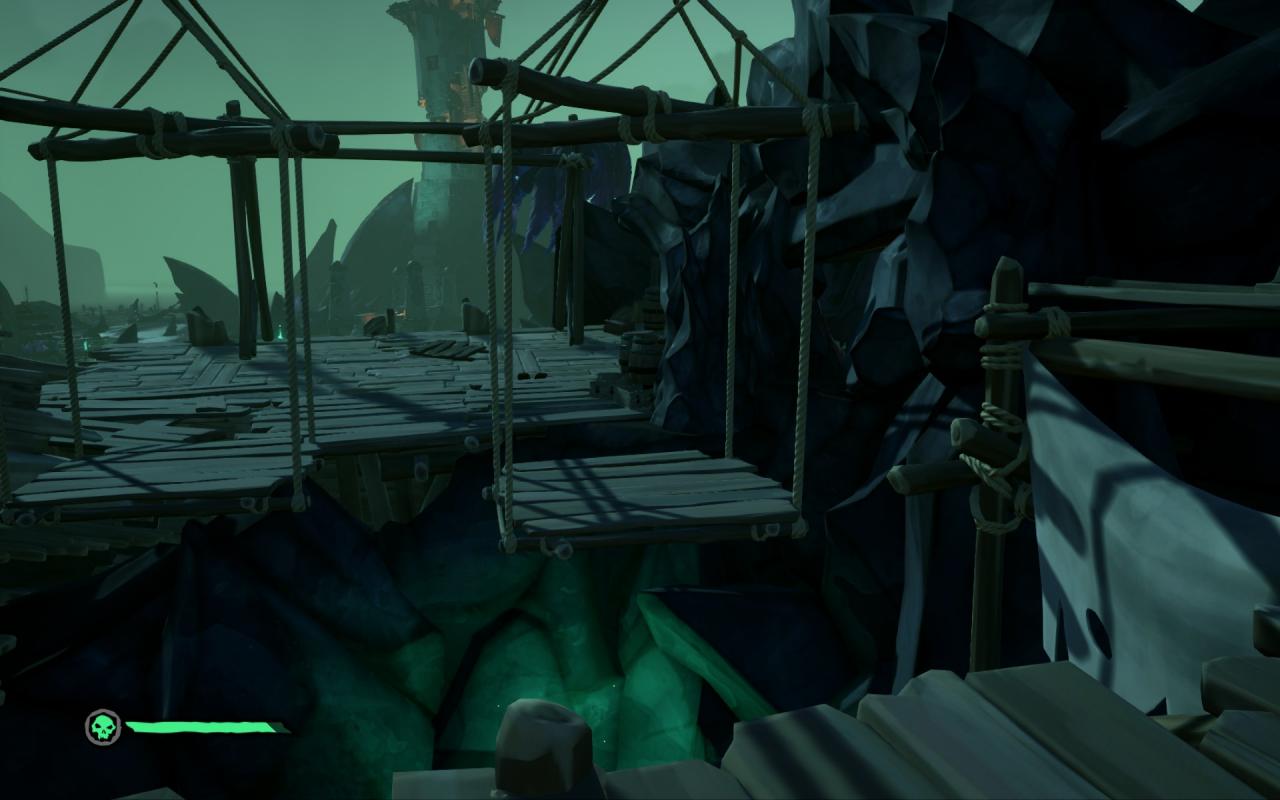Click the green skull icon beside the health bar

click(x=103, y=727)
